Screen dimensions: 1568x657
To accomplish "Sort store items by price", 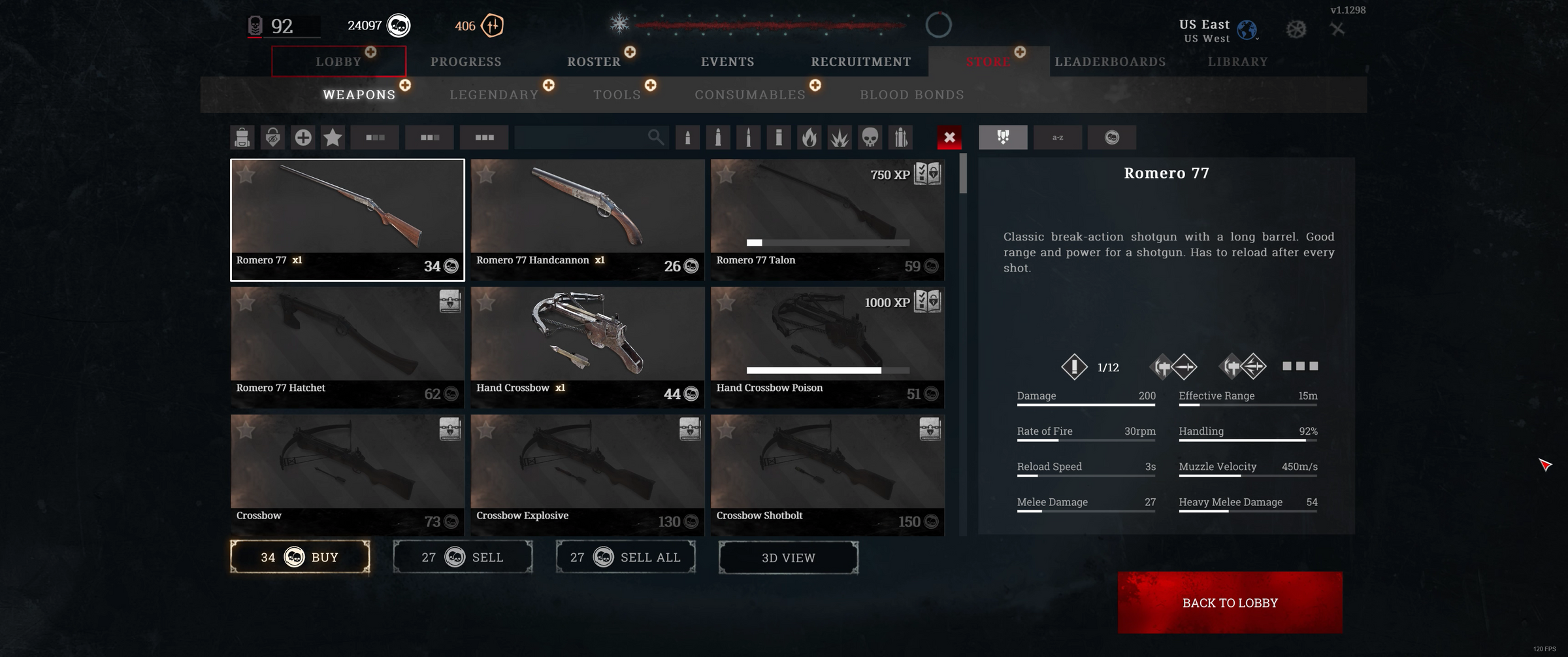I will [1111, 137].
